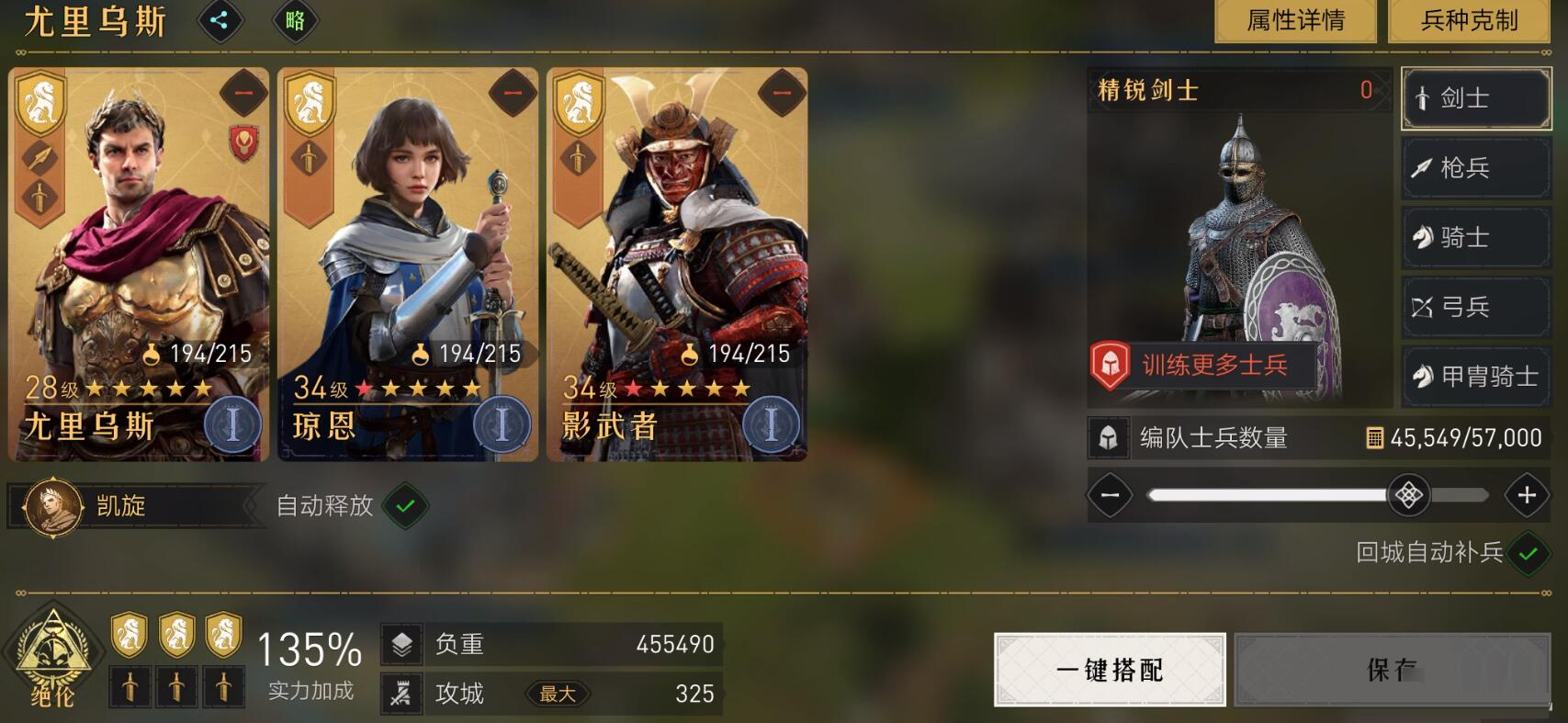Select the 影武者 samurai hero card
The image size is (1568, 723).
[x=677, y=266]
